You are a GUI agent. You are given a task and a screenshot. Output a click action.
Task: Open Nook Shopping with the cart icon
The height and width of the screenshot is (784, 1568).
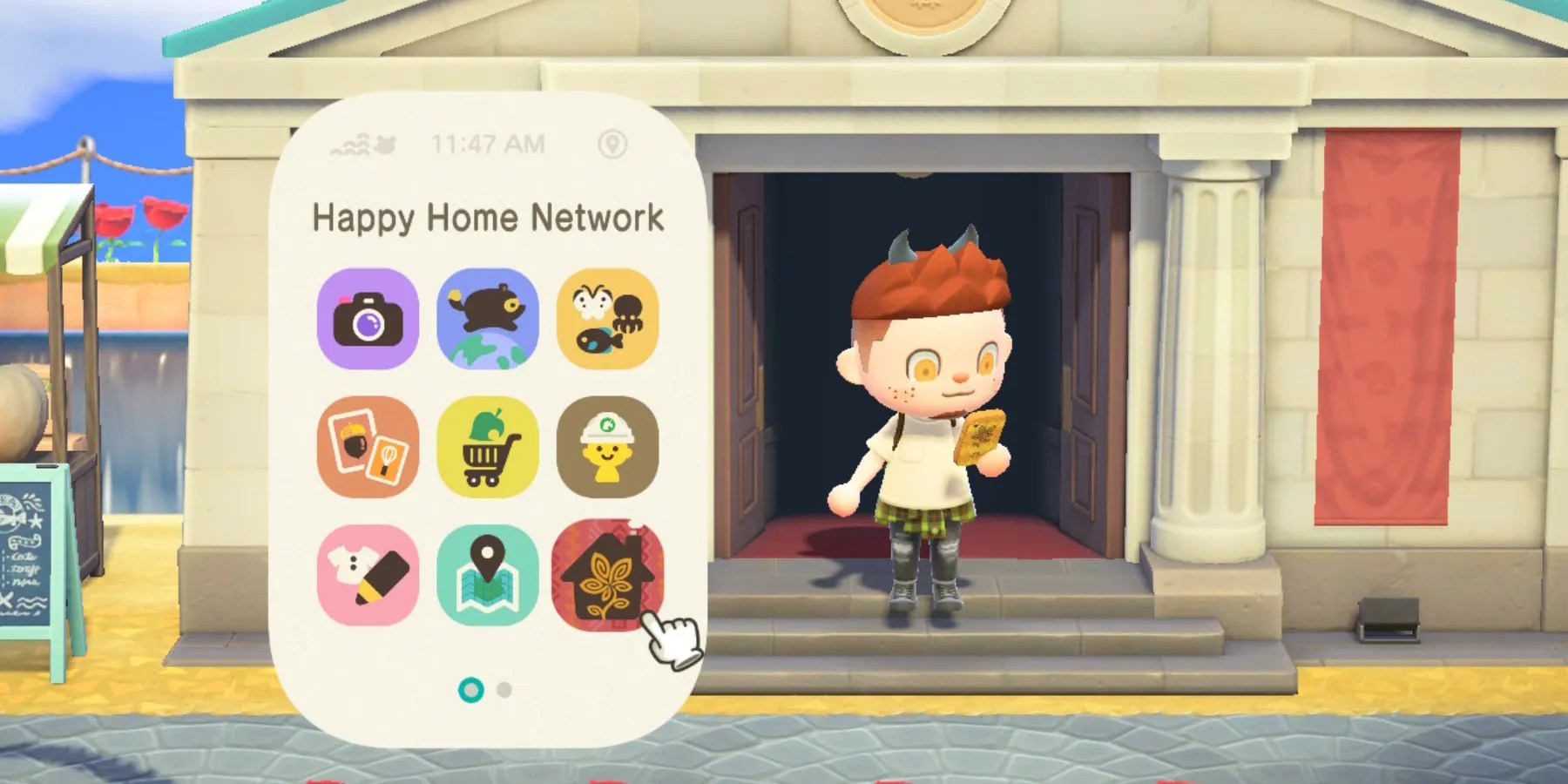pos(487,446)
